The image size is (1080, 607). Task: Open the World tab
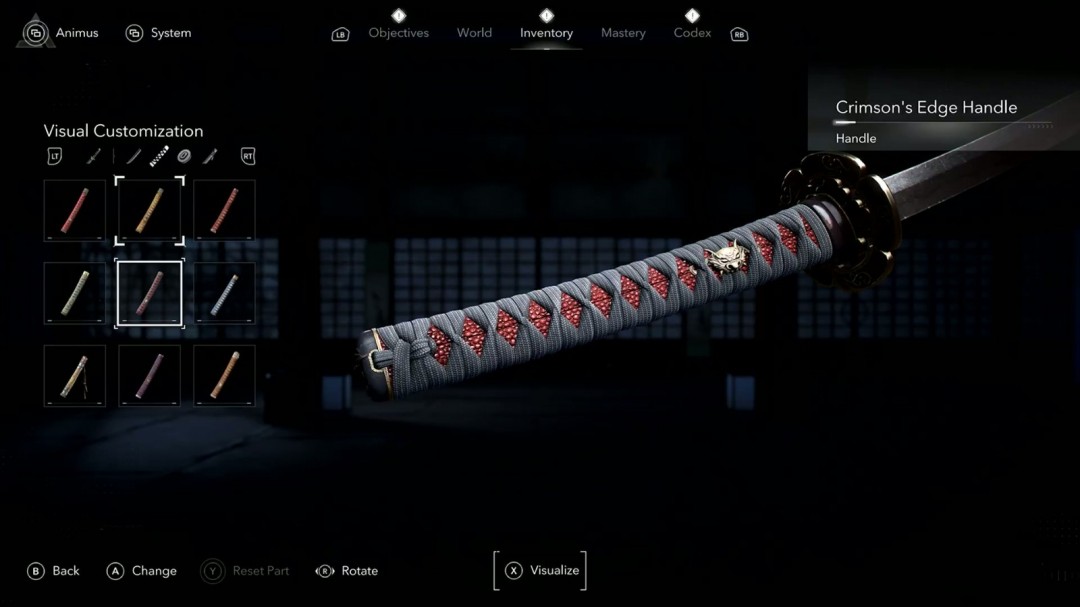474,33
